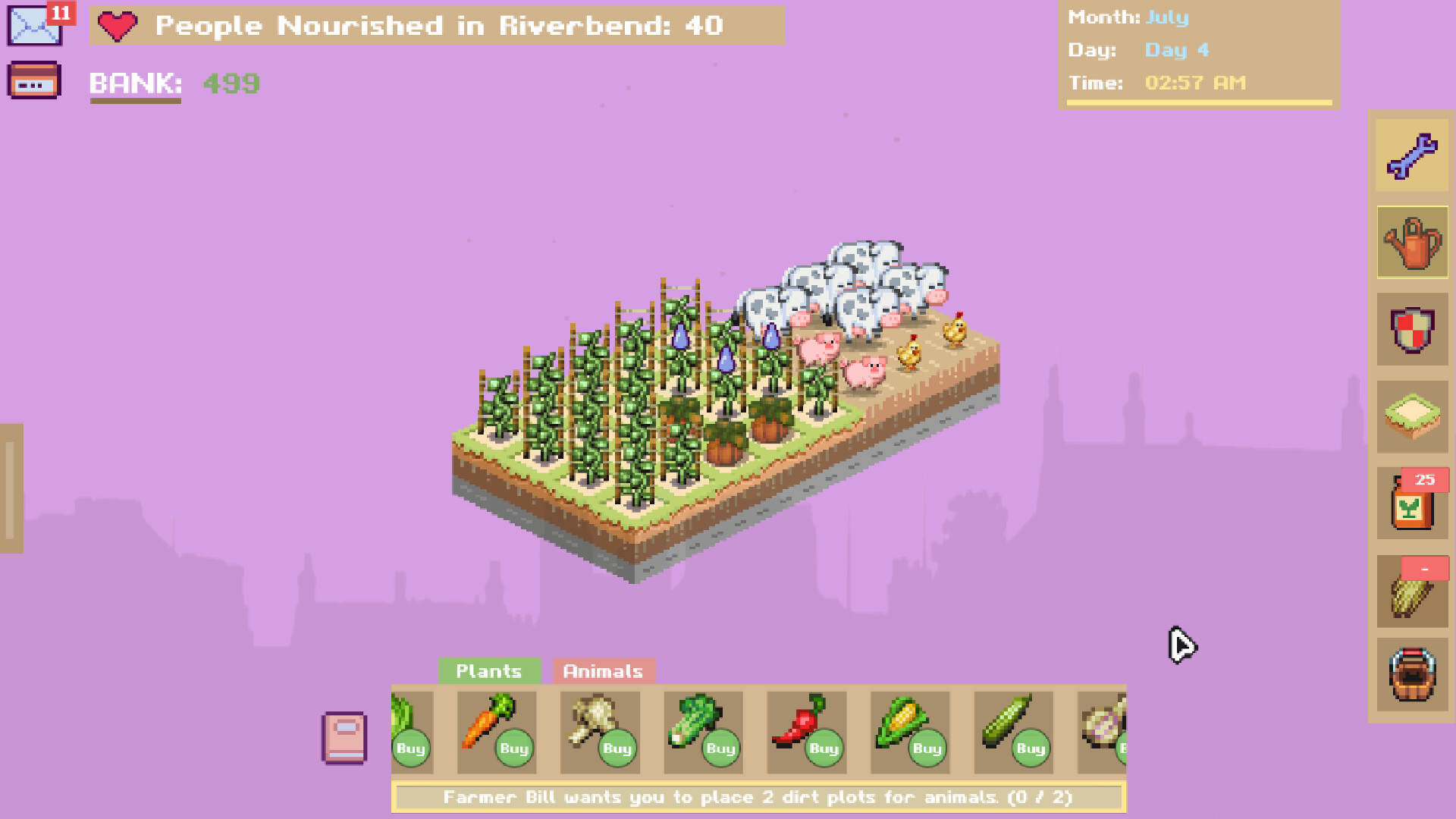Buy the corn from the shop
Image resolution: width=1456 pixels, height=819 pixels.
[927, 748]
